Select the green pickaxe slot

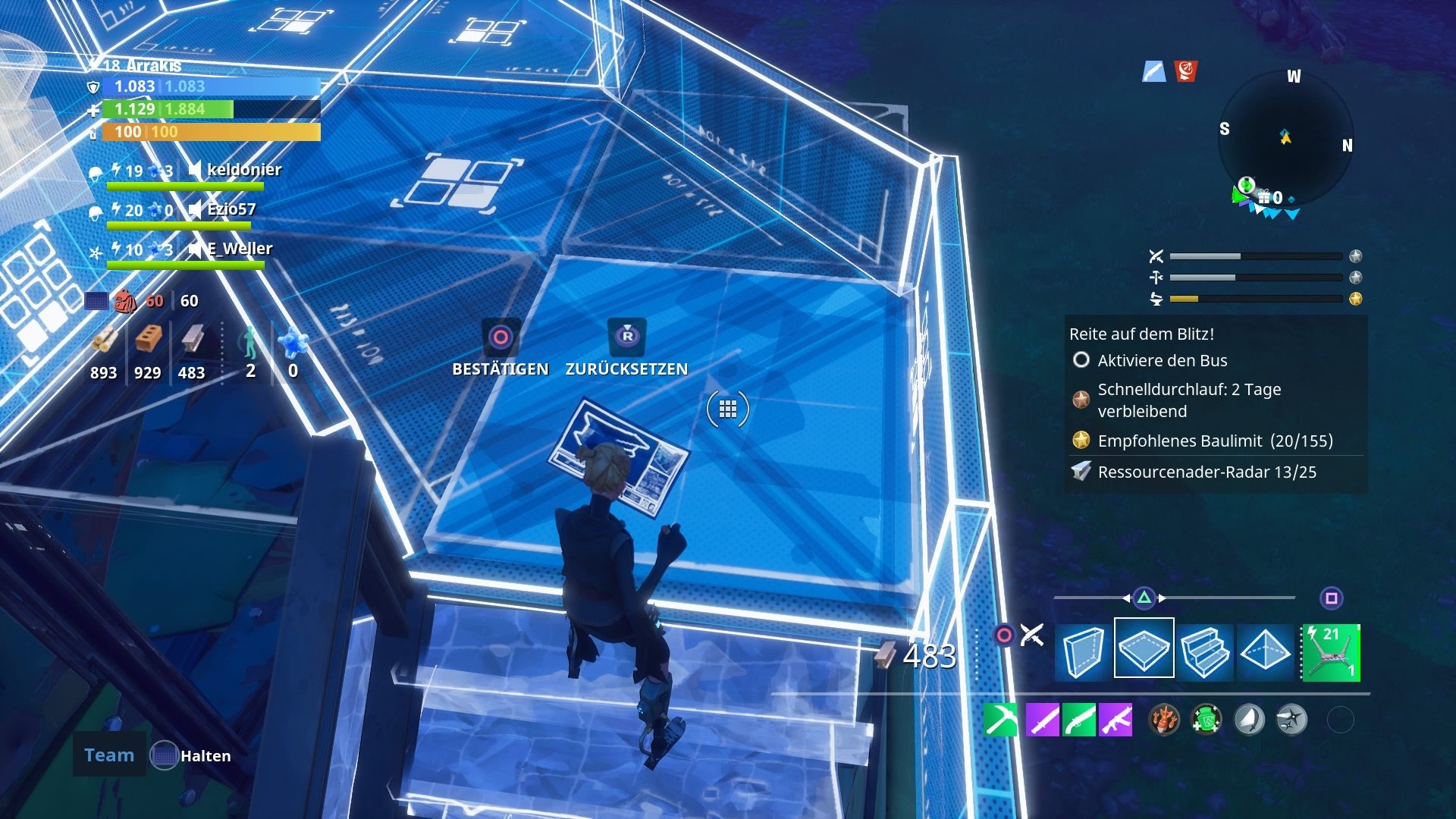coord(999,719)
